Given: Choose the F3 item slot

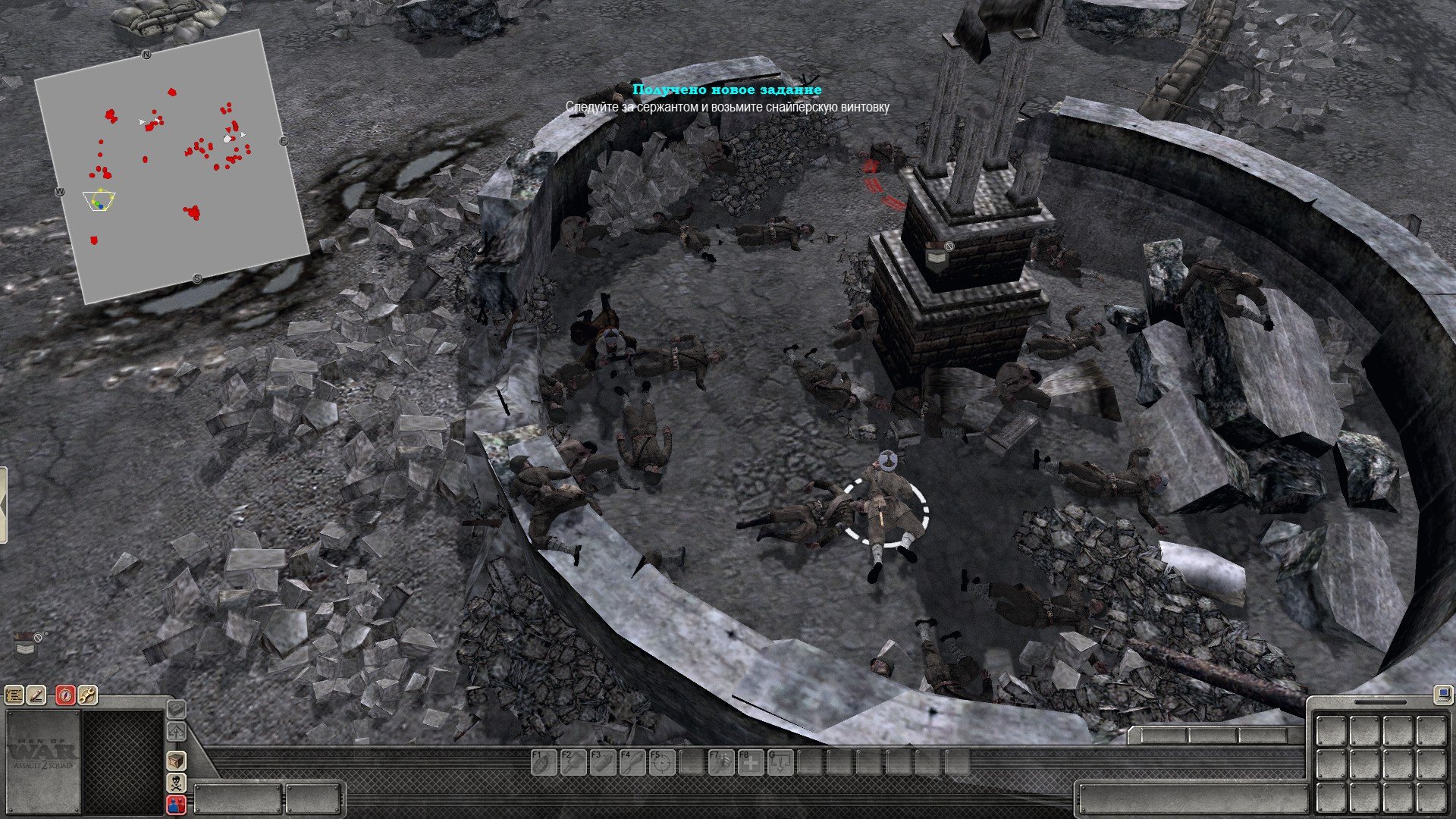Looking at the screenshot, I should pyautogui.click(x=601, y=762).
